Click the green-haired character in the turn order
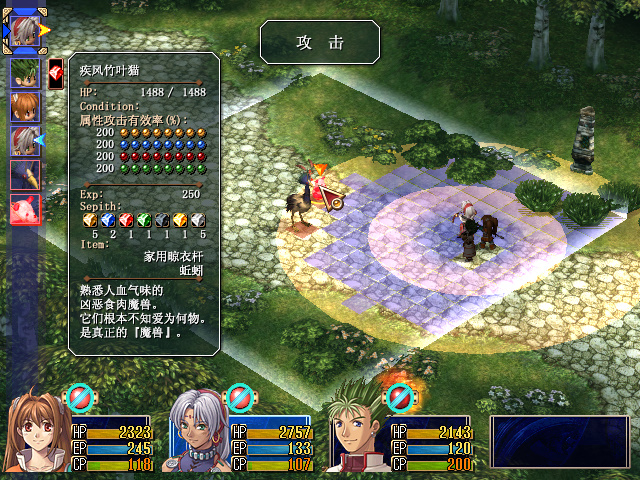The height and width of the screenshot is (480, 640). (25, 73)
